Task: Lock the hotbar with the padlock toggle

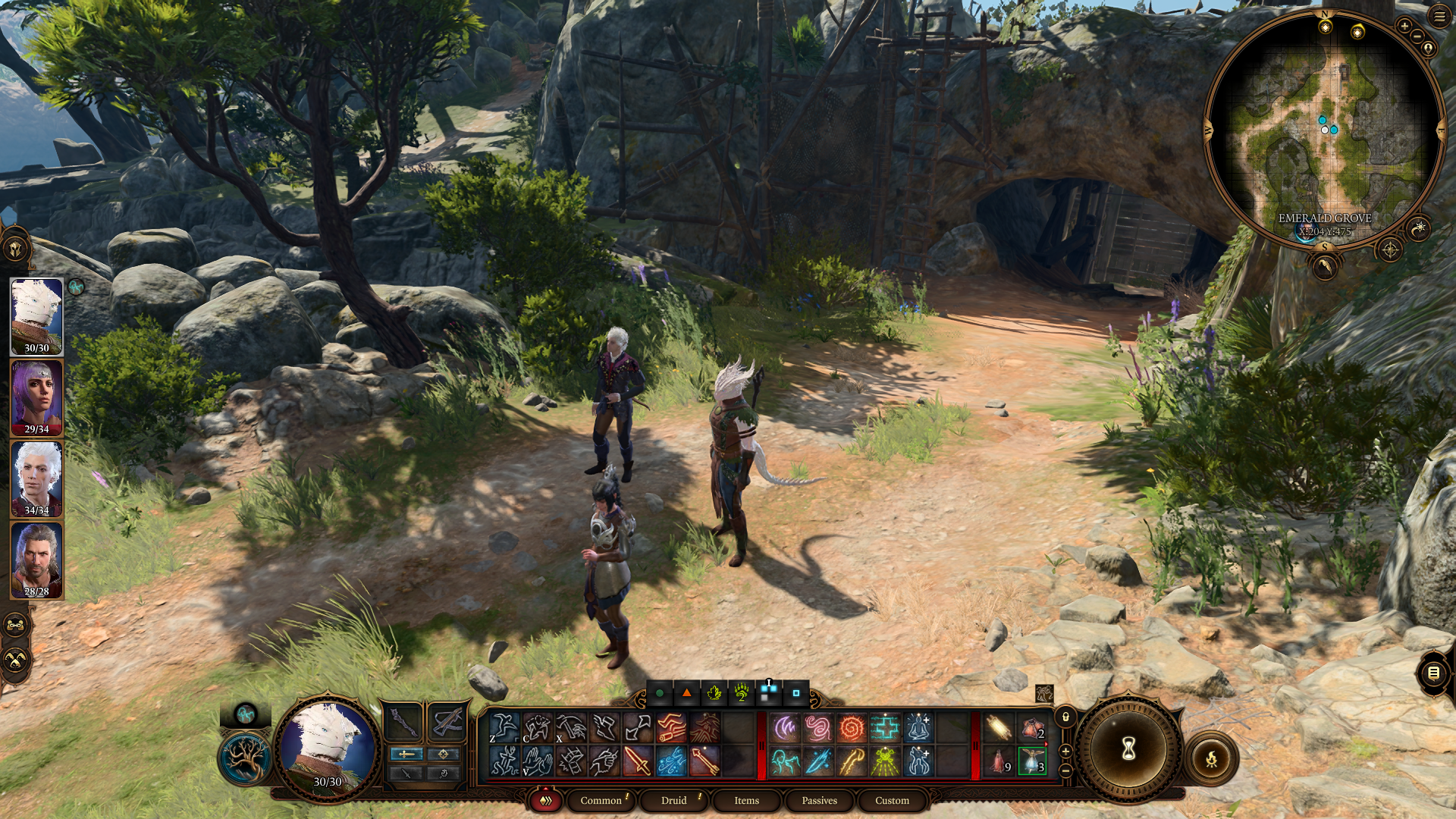Action: pos(1066,717)
